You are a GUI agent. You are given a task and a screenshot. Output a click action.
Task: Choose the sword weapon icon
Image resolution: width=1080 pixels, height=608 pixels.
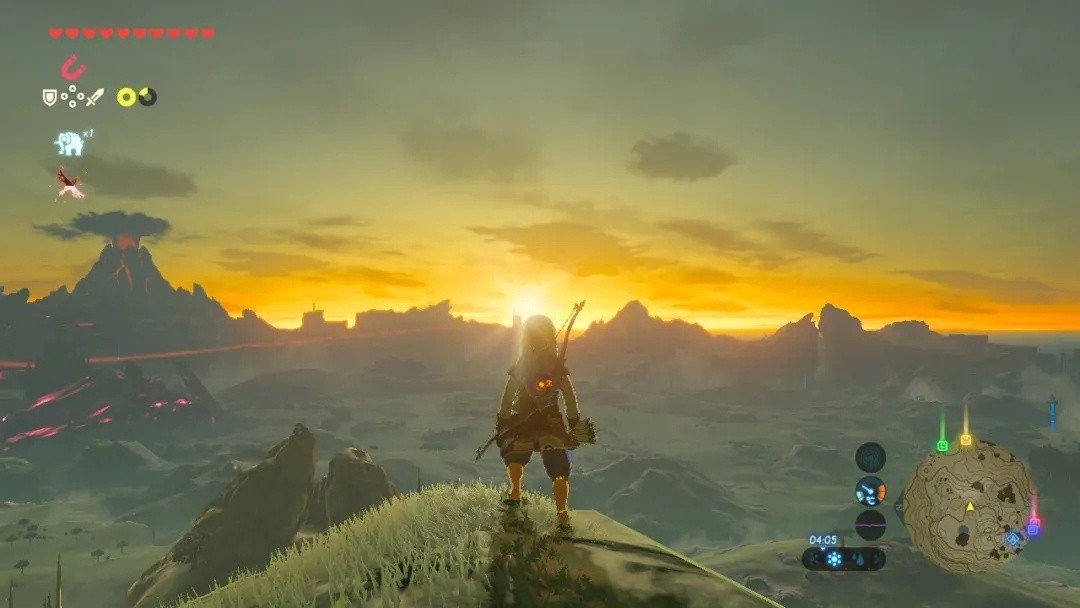(x=95, y=97)
